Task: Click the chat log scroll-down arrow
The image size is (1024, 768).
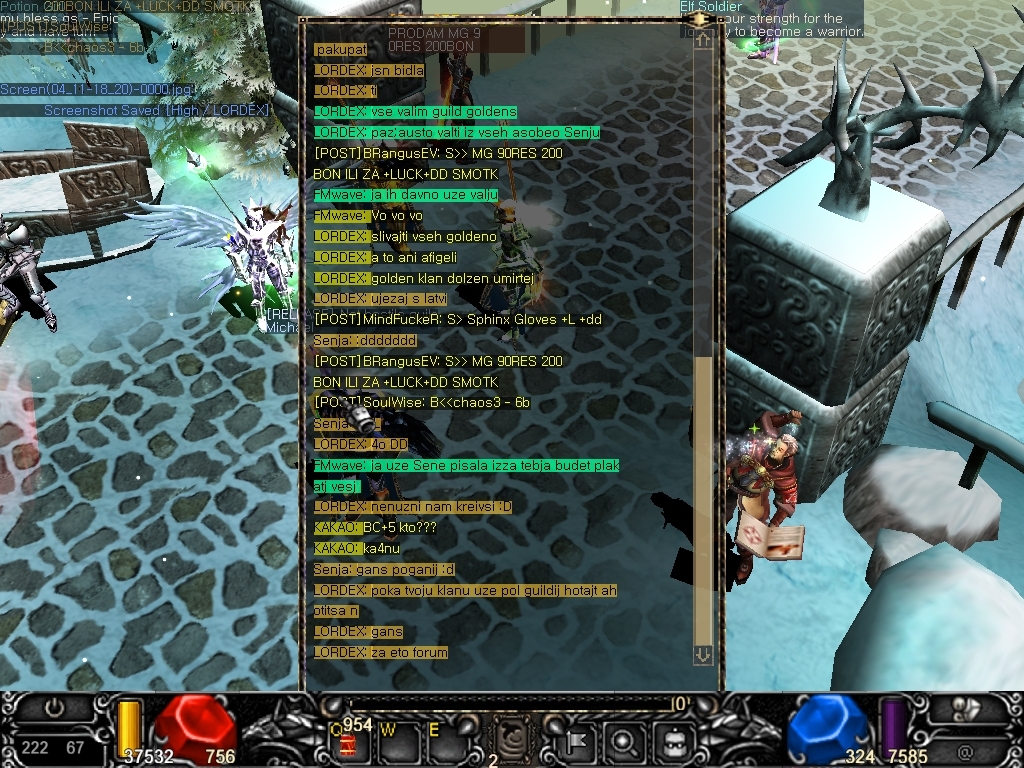Action: coord(703,654)
